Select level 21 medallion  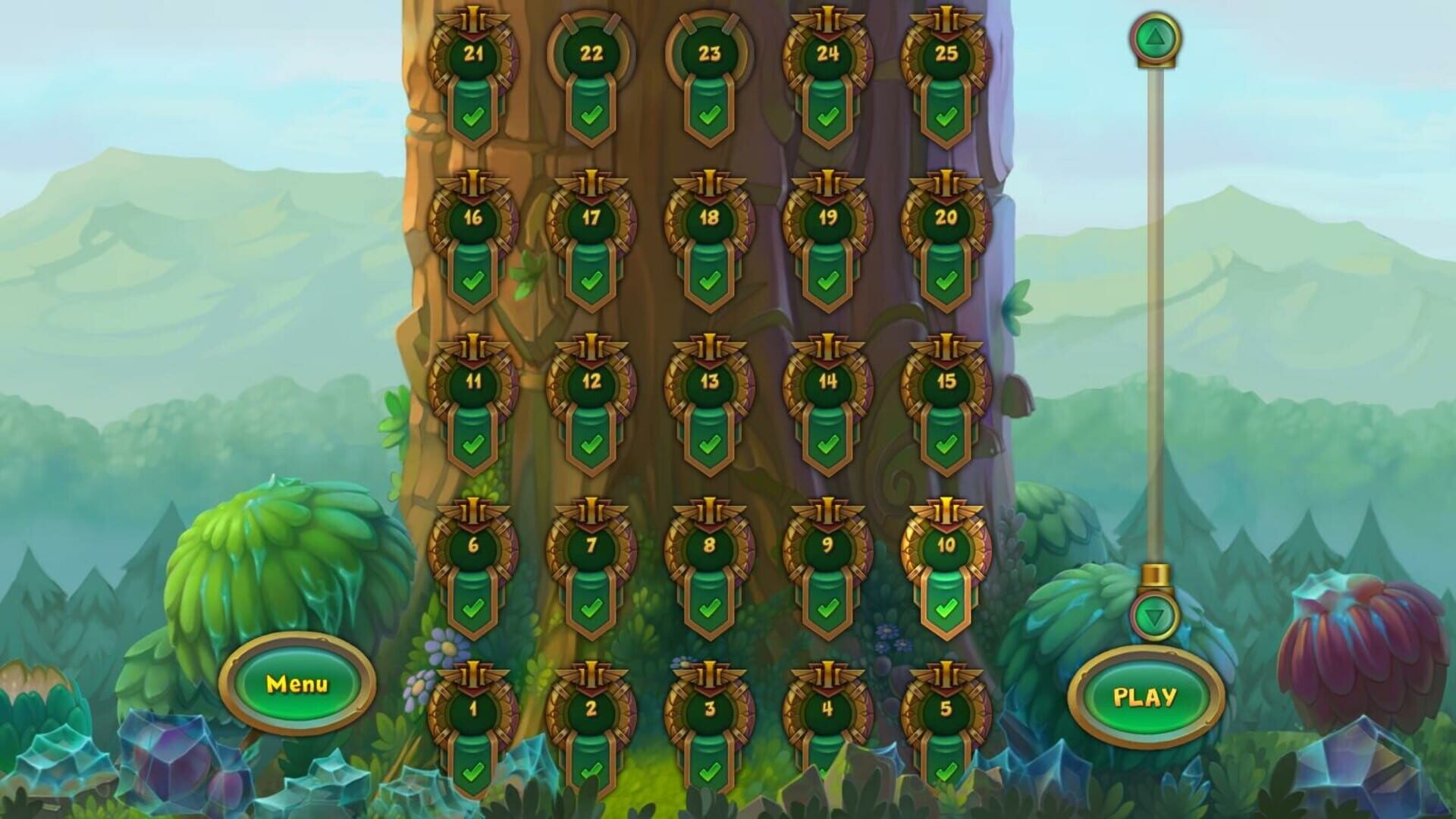pos(472,55)
